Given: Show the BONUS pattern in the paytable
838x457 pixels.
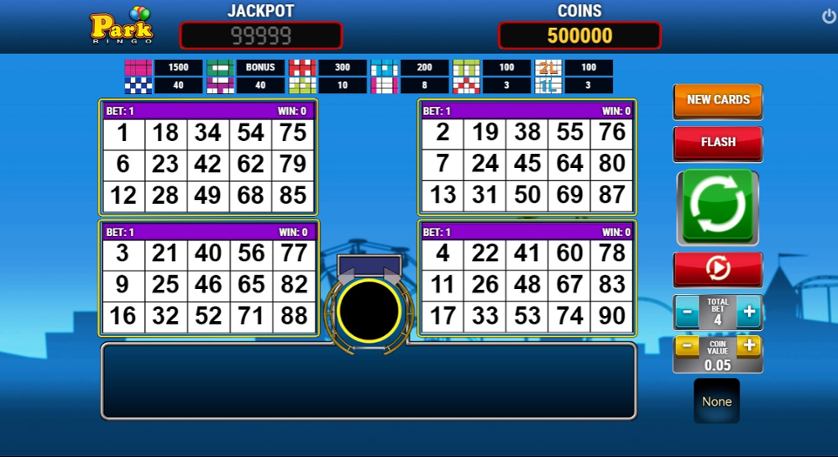Looking at the screenshot, I should (219, 68).
